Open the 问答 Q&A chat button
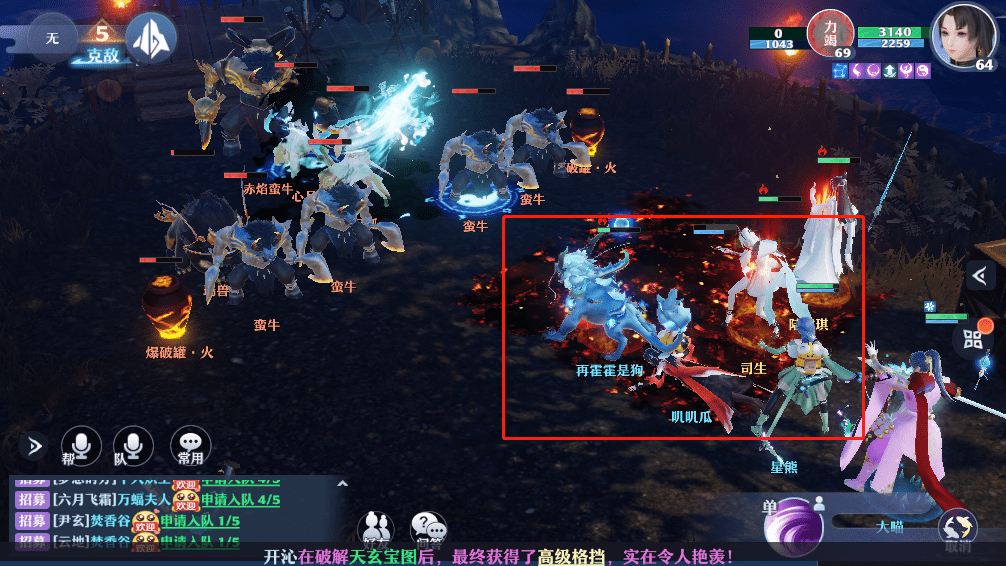 pyautogui.click(x=428, y=527)
